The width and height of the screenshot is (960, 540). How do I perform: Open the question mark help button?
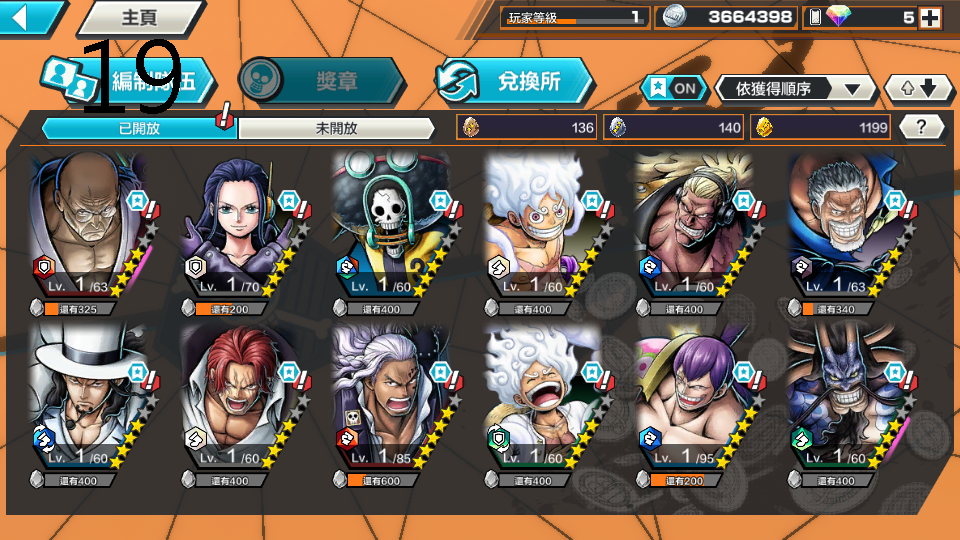point(922,127)
